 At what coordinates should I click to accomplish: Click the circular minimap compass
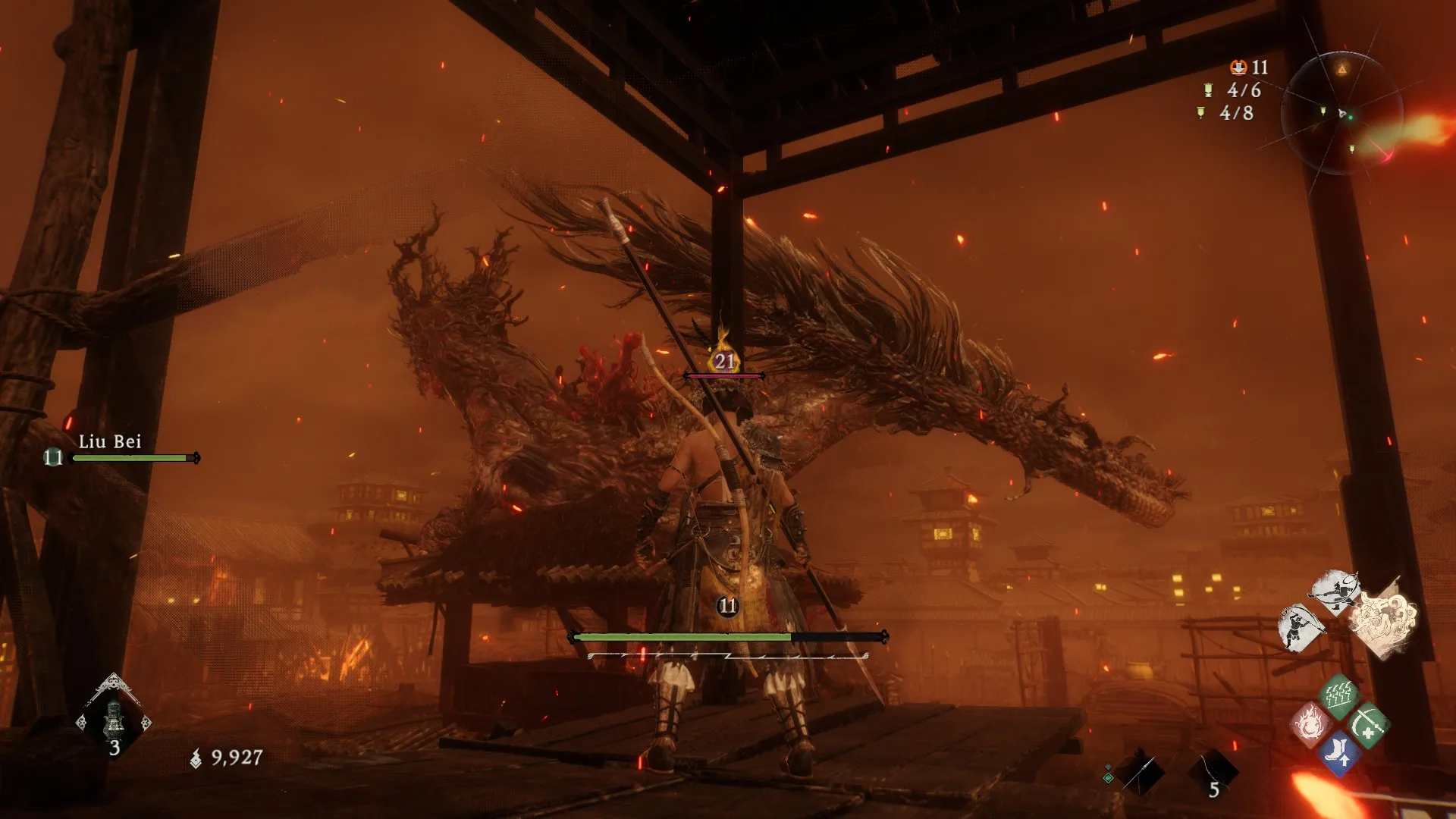coord(1341,114)
